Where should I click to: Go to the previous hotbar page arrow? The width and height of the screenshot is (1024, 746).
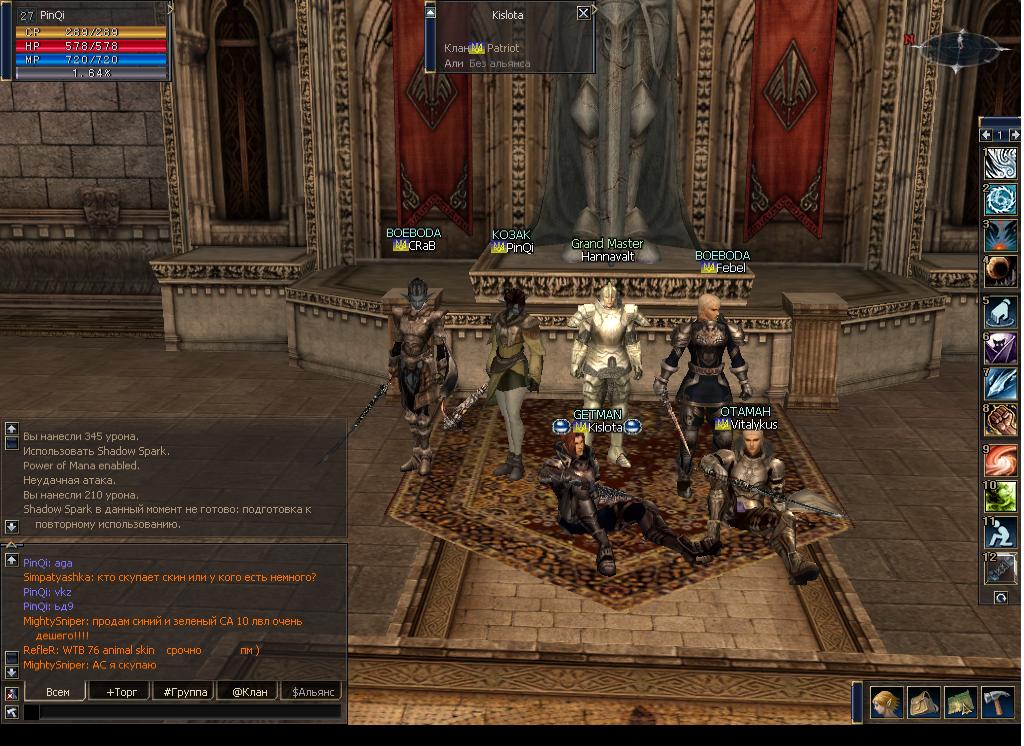986,134
